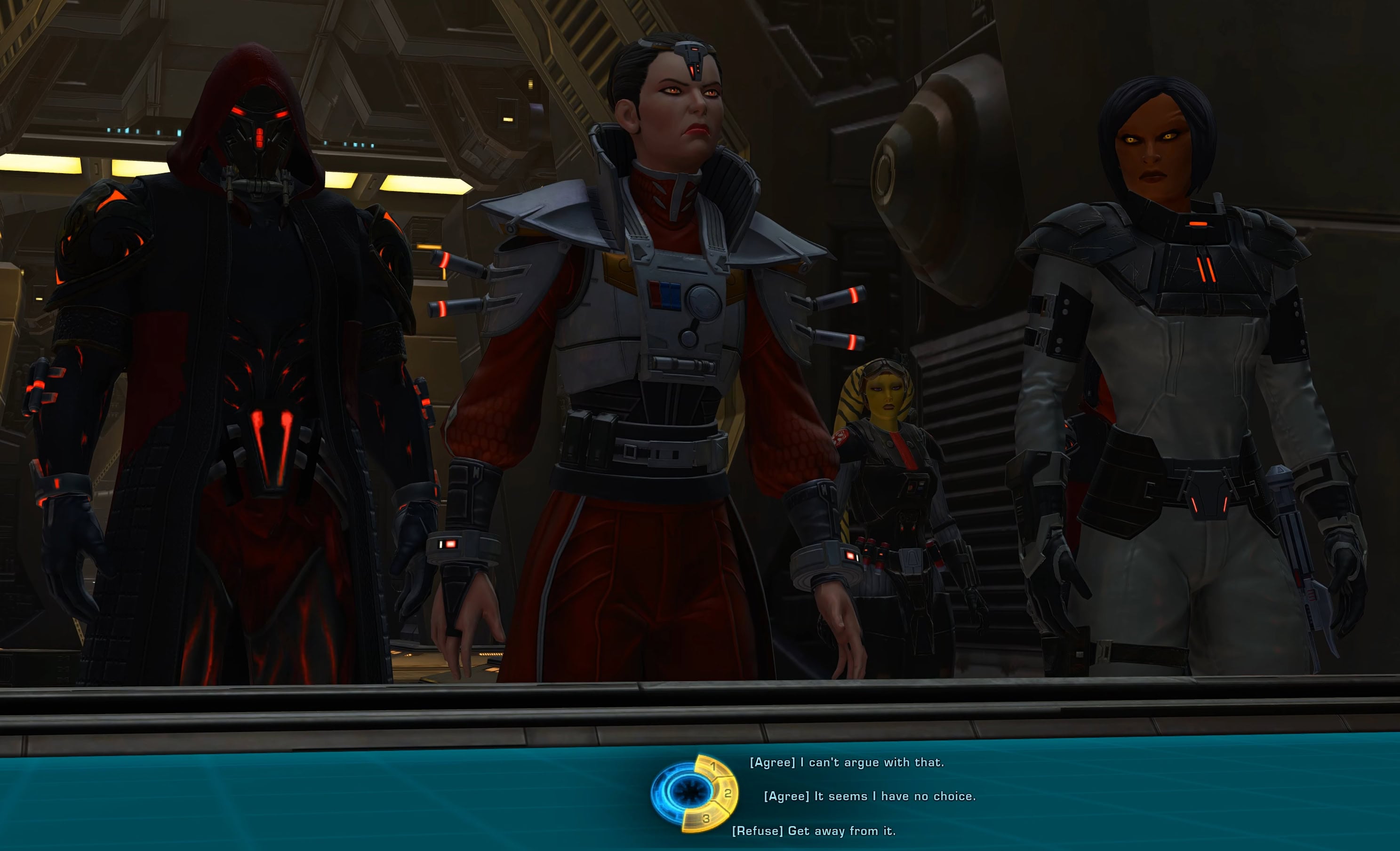Select wedge numbered 1 on the dialogue wheel
1400x851 pixels.
(713, 767)
